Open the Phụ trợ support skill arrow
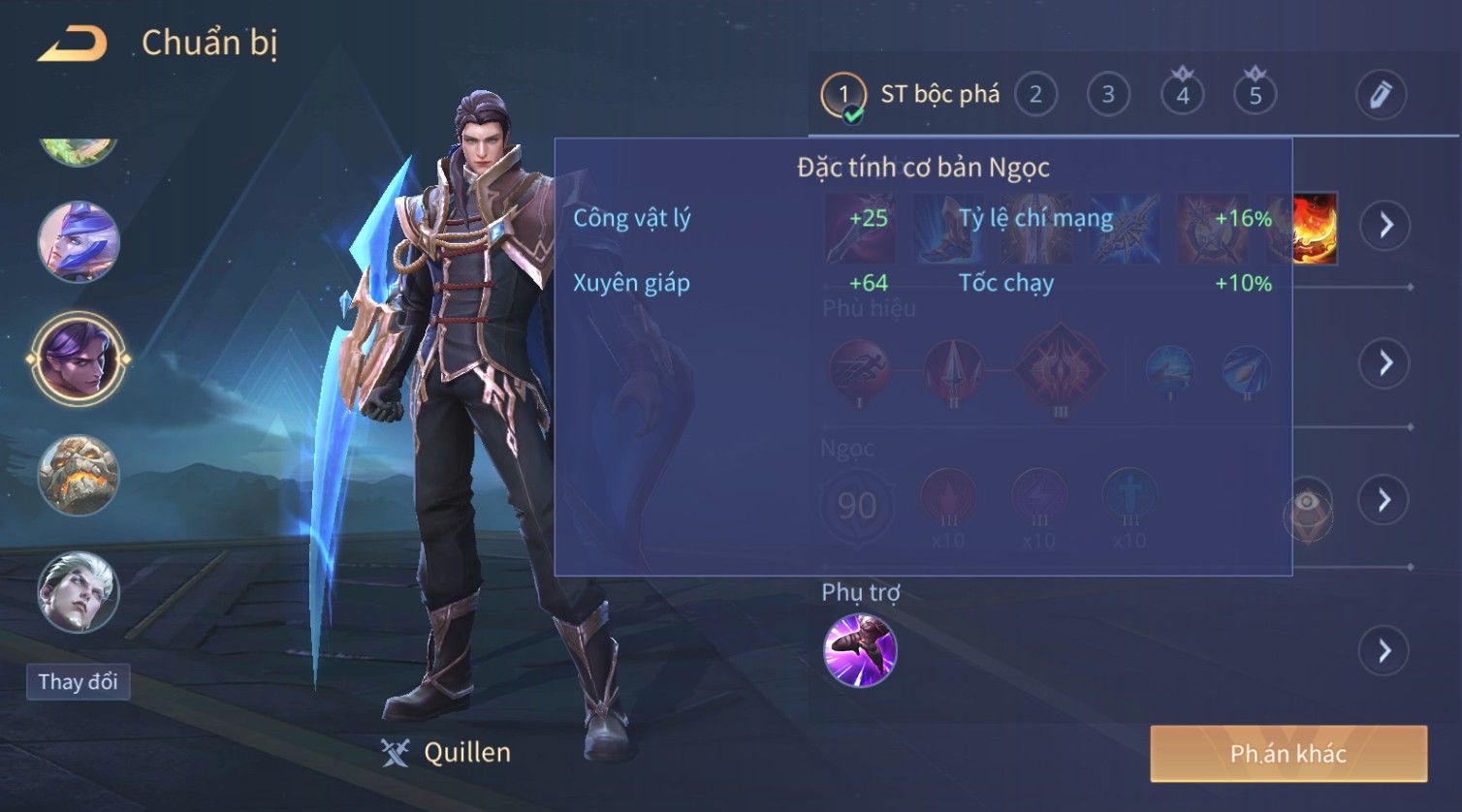 [1384, 650]
